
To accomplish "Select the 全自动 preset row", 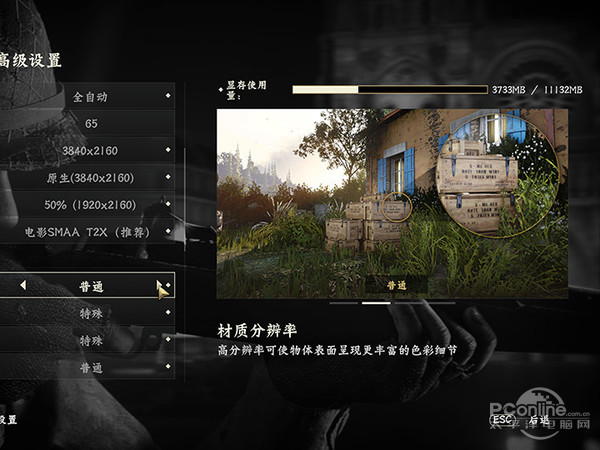I will tap(90, 97).
